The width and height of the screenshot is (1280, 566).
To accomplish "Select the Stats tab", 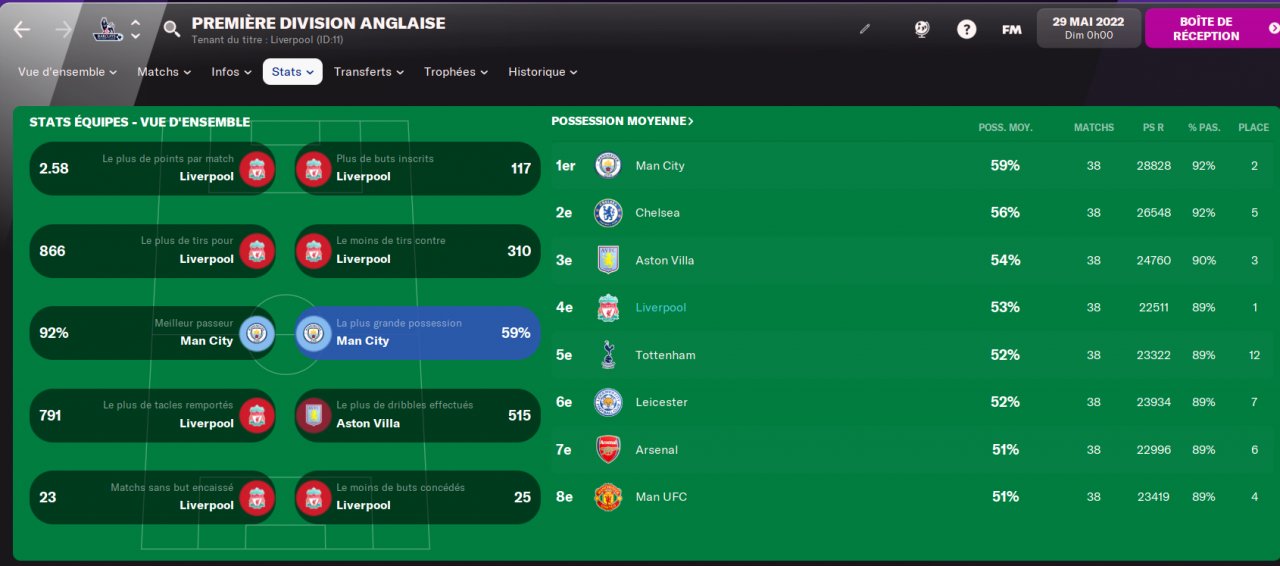I will (292, 72).
